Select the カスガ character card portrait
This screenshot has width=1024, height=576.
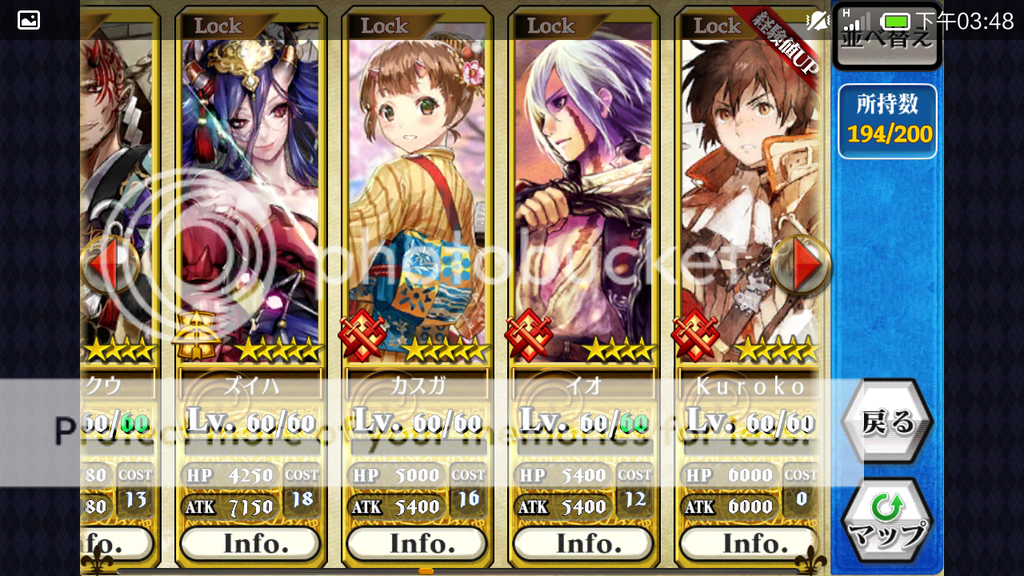[x=417, y=190]
